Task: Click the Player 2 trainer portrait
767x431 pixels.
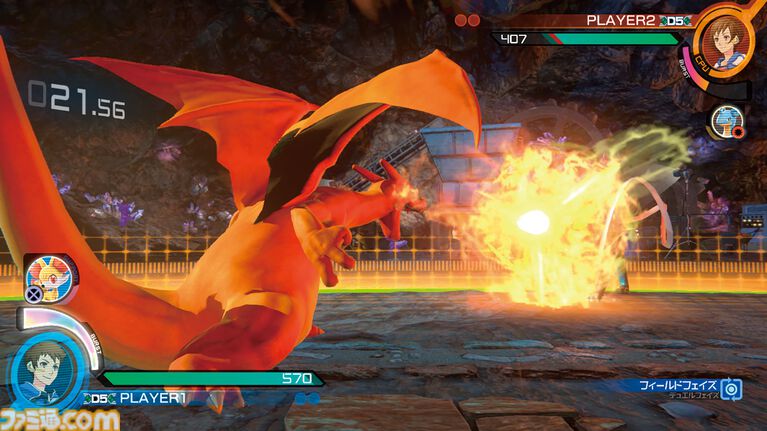Action: click(723, 38)
